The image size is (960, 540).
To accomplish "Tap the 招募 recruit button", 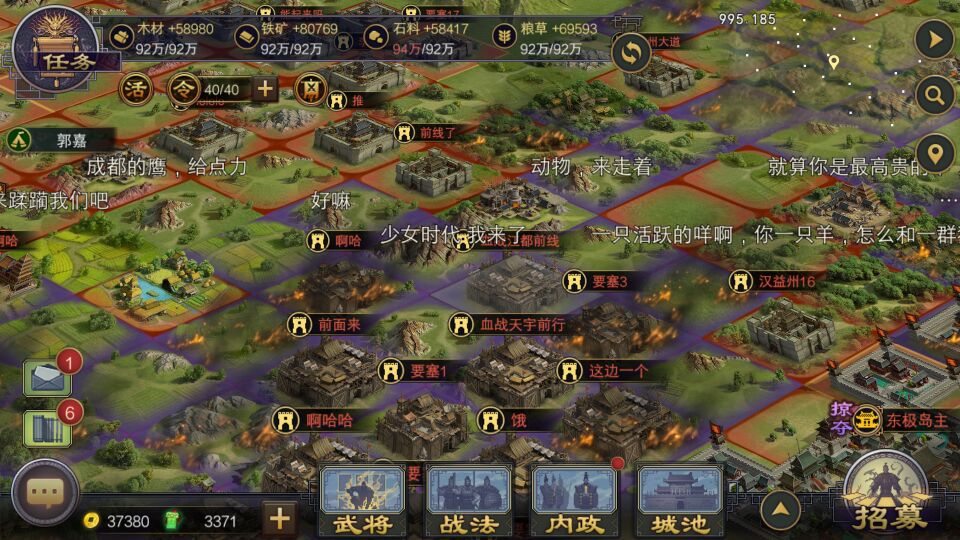I will pos(884,495).
